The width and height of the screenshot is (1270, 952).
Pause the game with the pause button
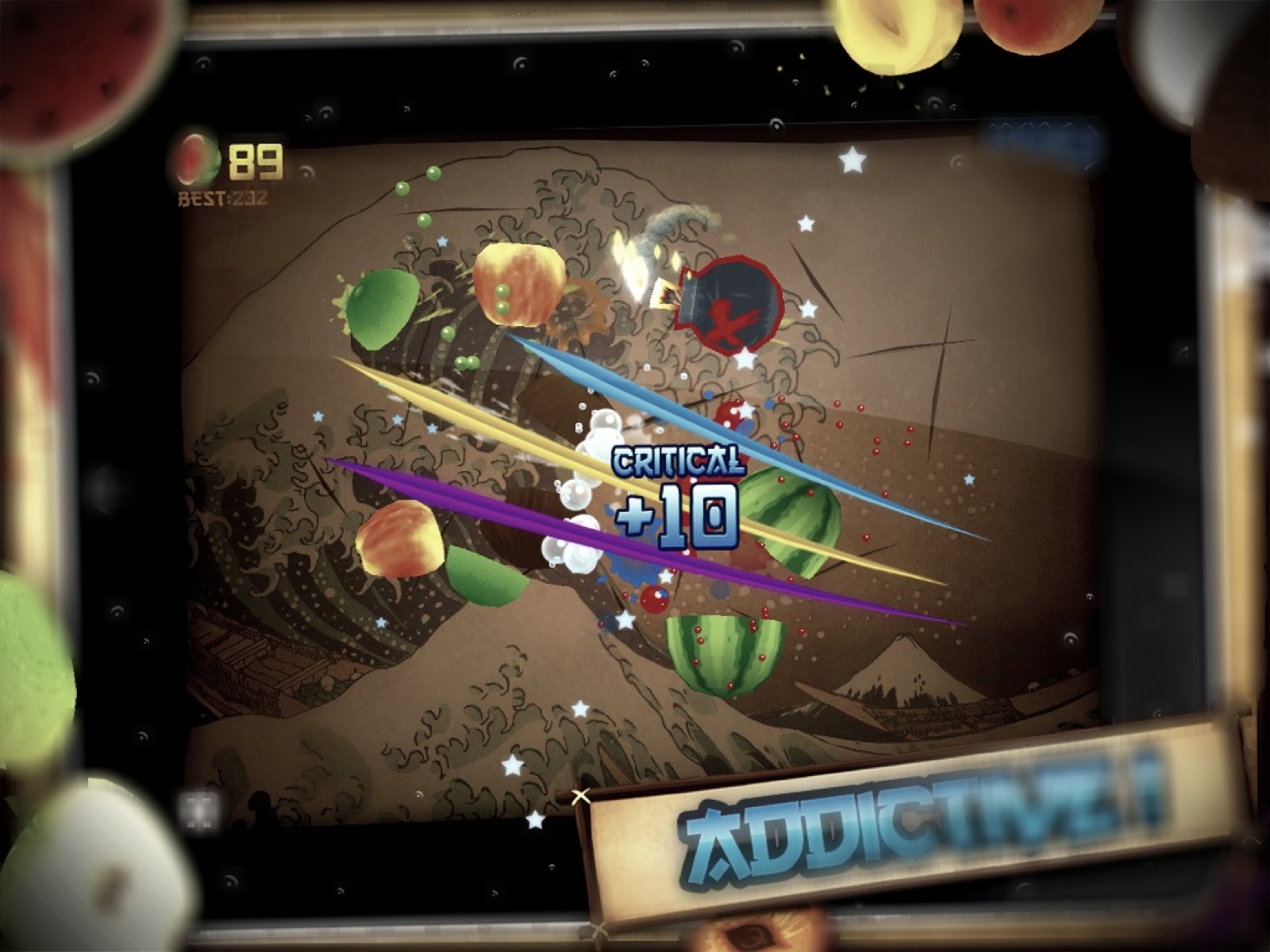199,811
